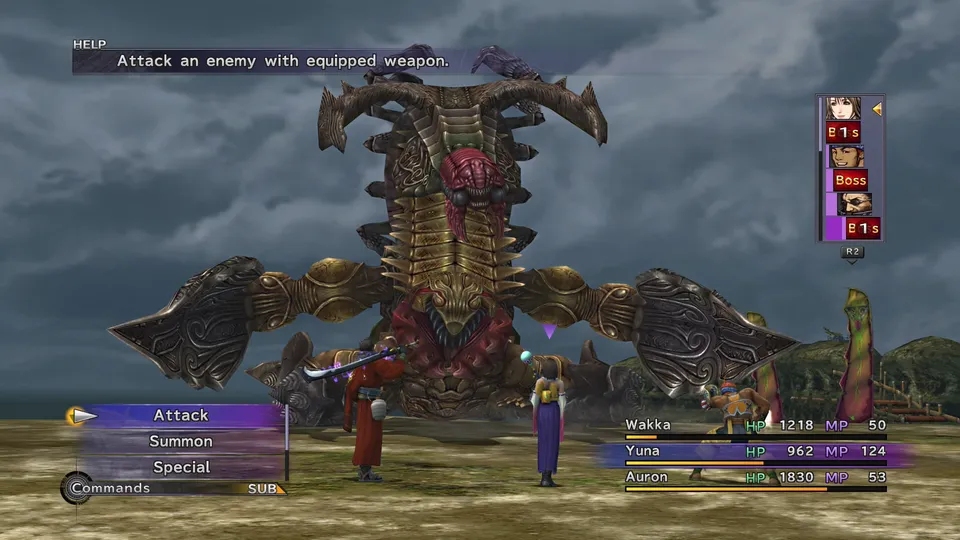
Task: Select Wakka's party status row
Action: click(x=755, y=426)
